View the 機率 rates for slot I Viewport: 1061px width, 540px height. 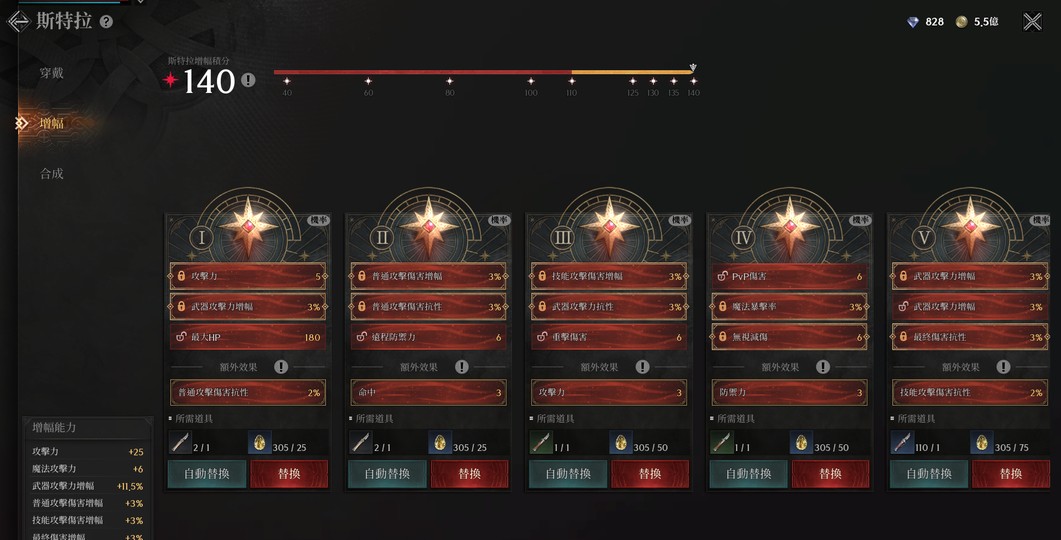(x=318, y=219)
